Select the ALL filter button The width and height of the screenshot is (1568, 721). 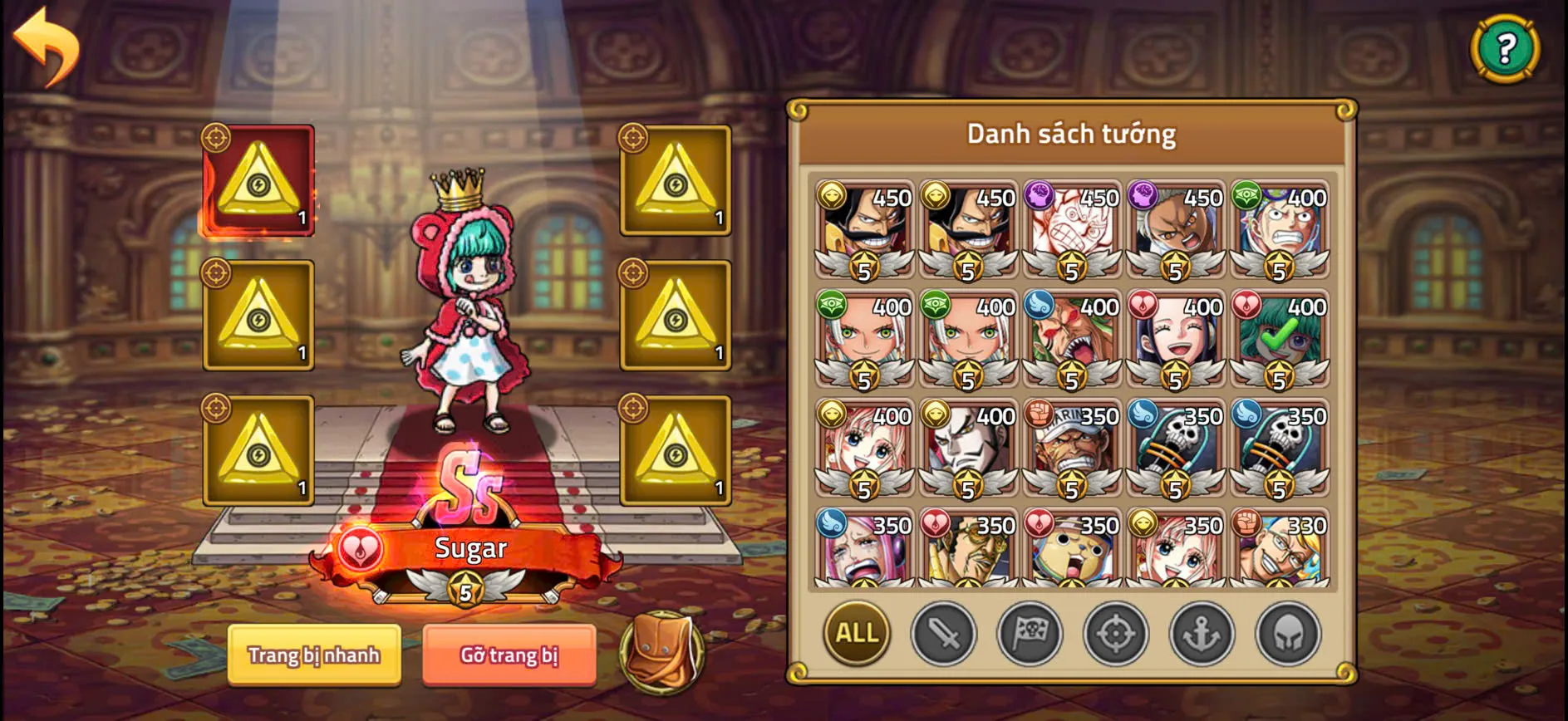click(x=857, y=634)
